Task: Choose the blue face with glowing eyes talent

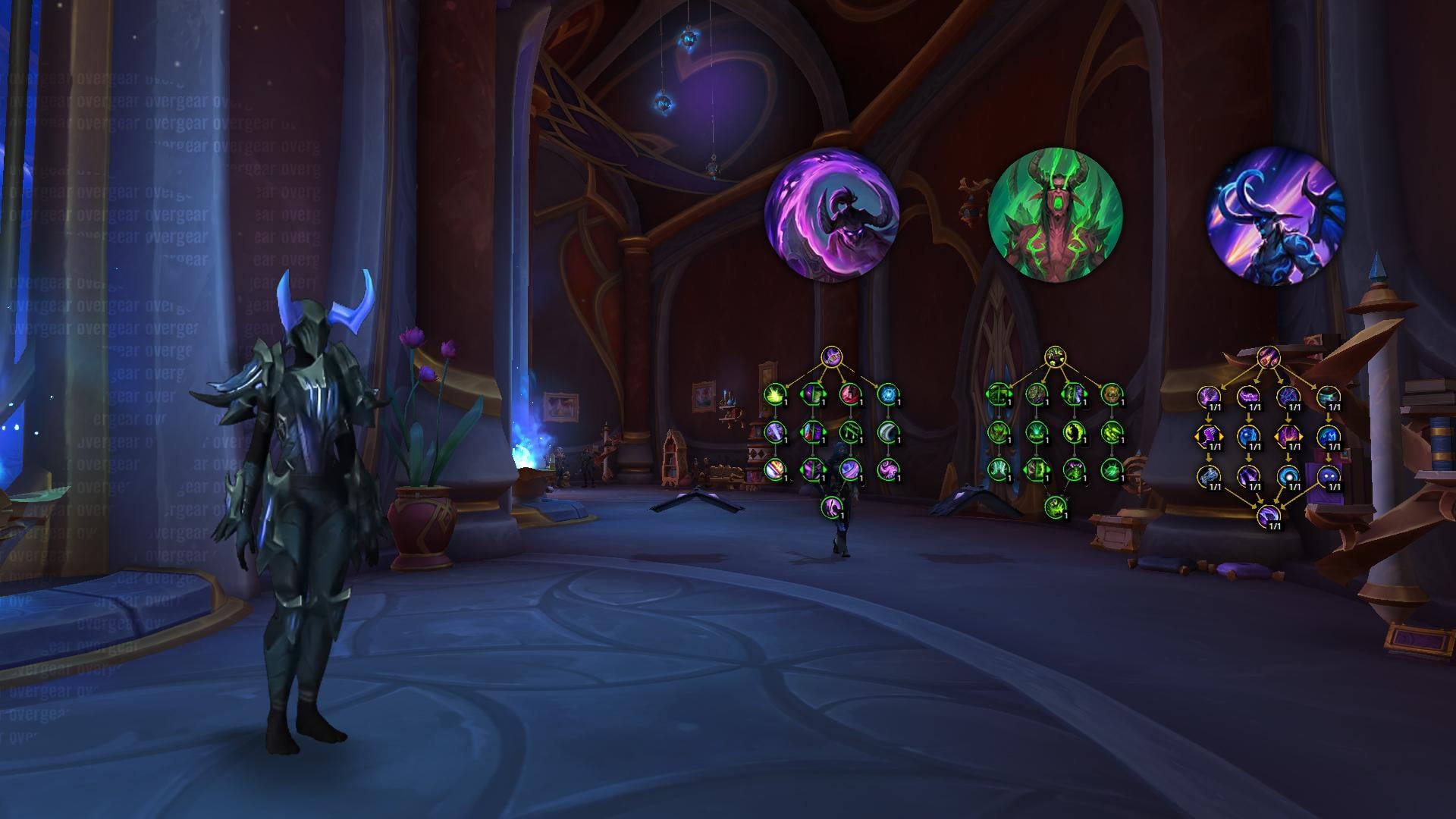Action: point(1328,475)
